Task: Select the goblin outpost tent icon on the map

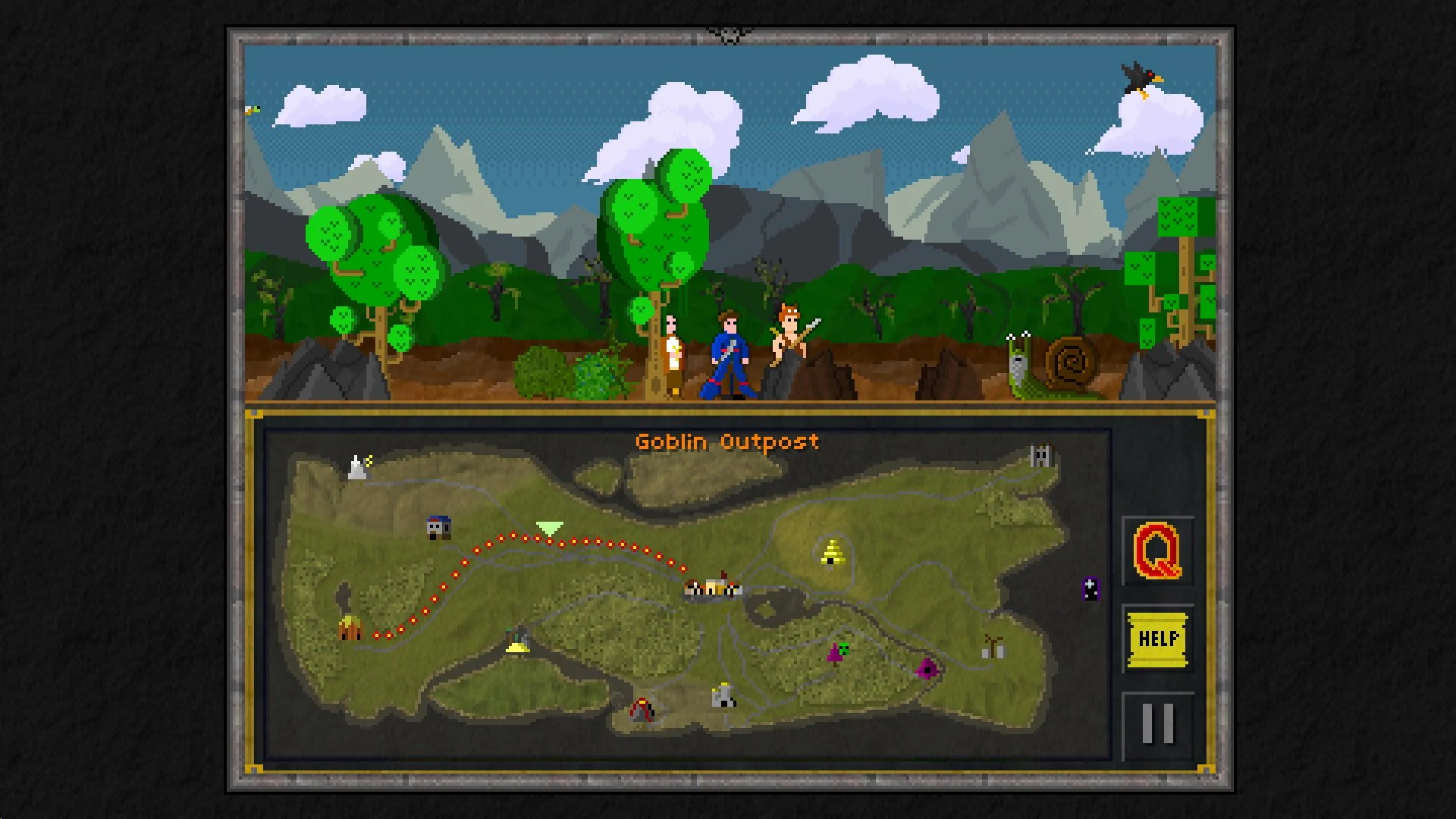Action: pos(351,629)
